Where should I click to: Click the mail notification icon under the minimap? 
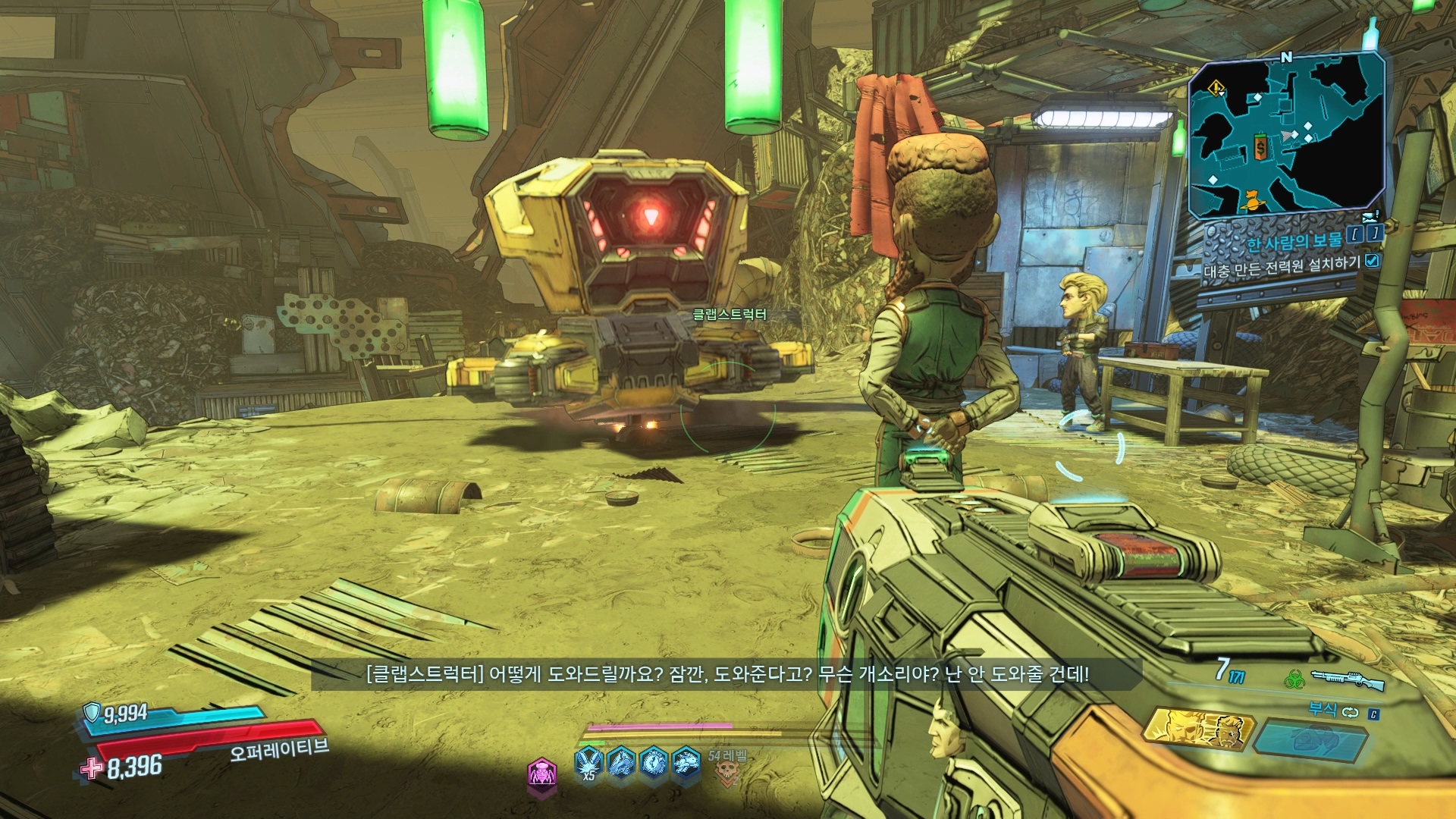click(x=1370, y=218)
